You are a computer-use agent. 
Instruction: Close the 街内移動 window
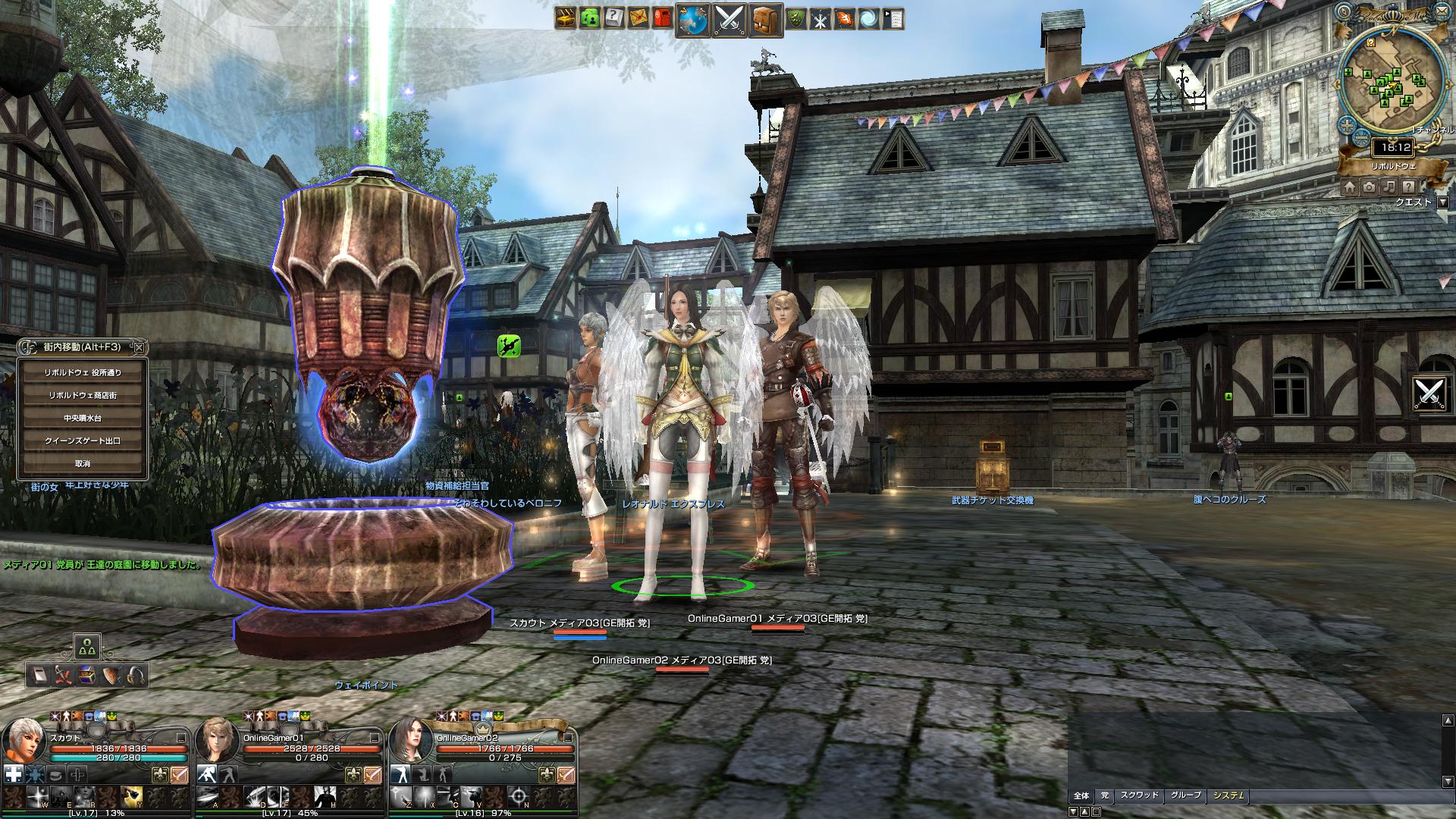[x=138, y=347]
